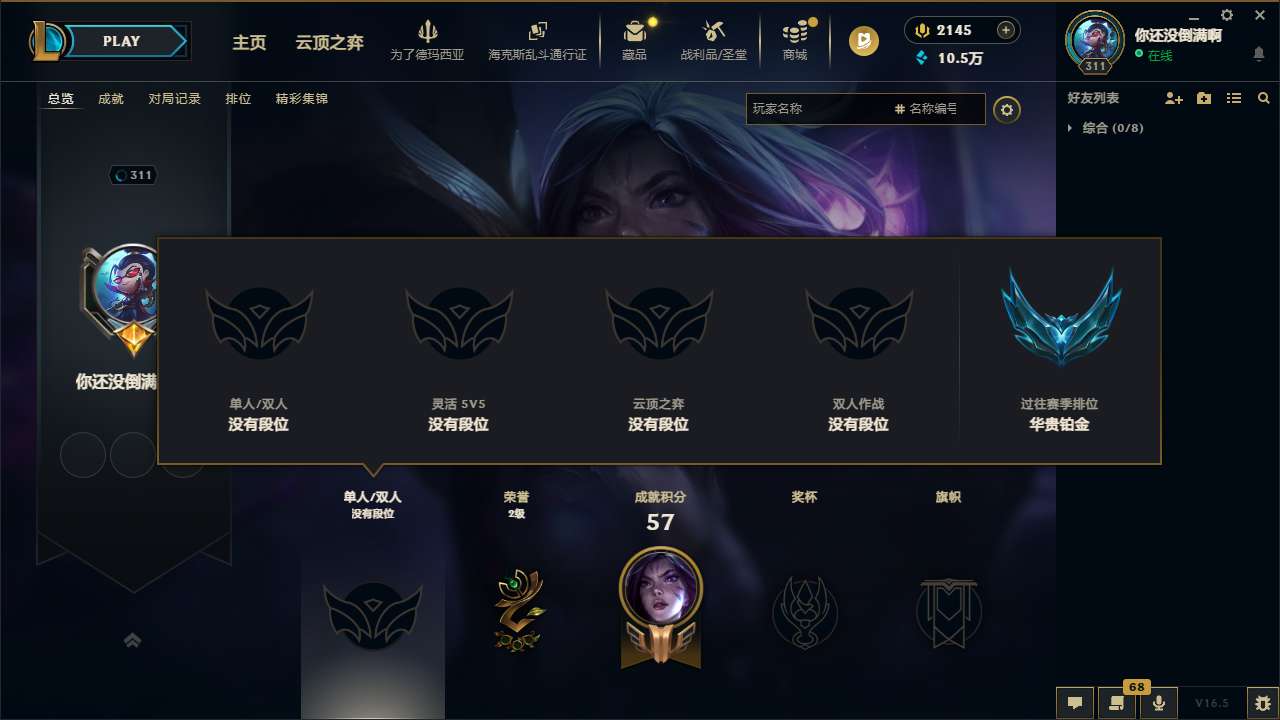Collapse profile banner with bottom chevron
The width and height of the screenshot is (1280, 720).
[133, 640]
